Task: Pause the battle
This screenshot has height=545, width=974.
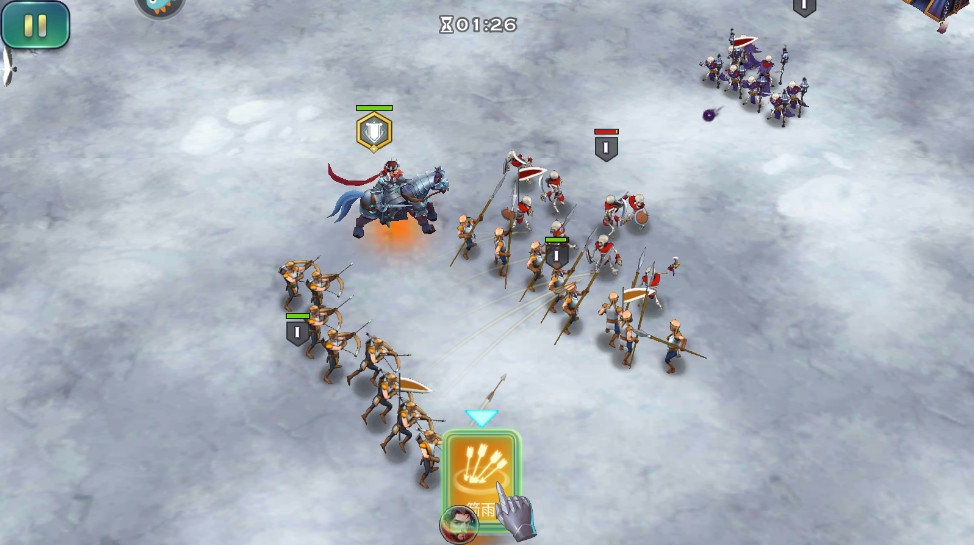Action: click(35, 25)
